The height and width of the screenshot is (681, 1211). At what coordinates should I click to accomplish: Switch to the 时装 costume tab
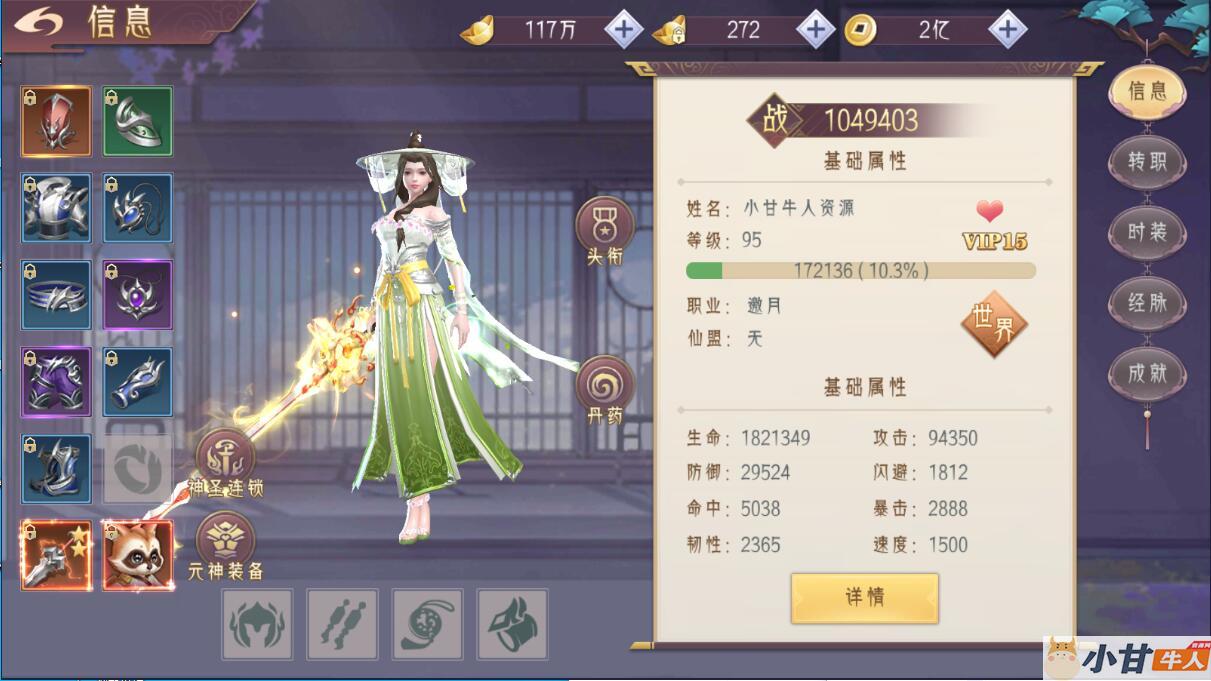(1147, 232)
